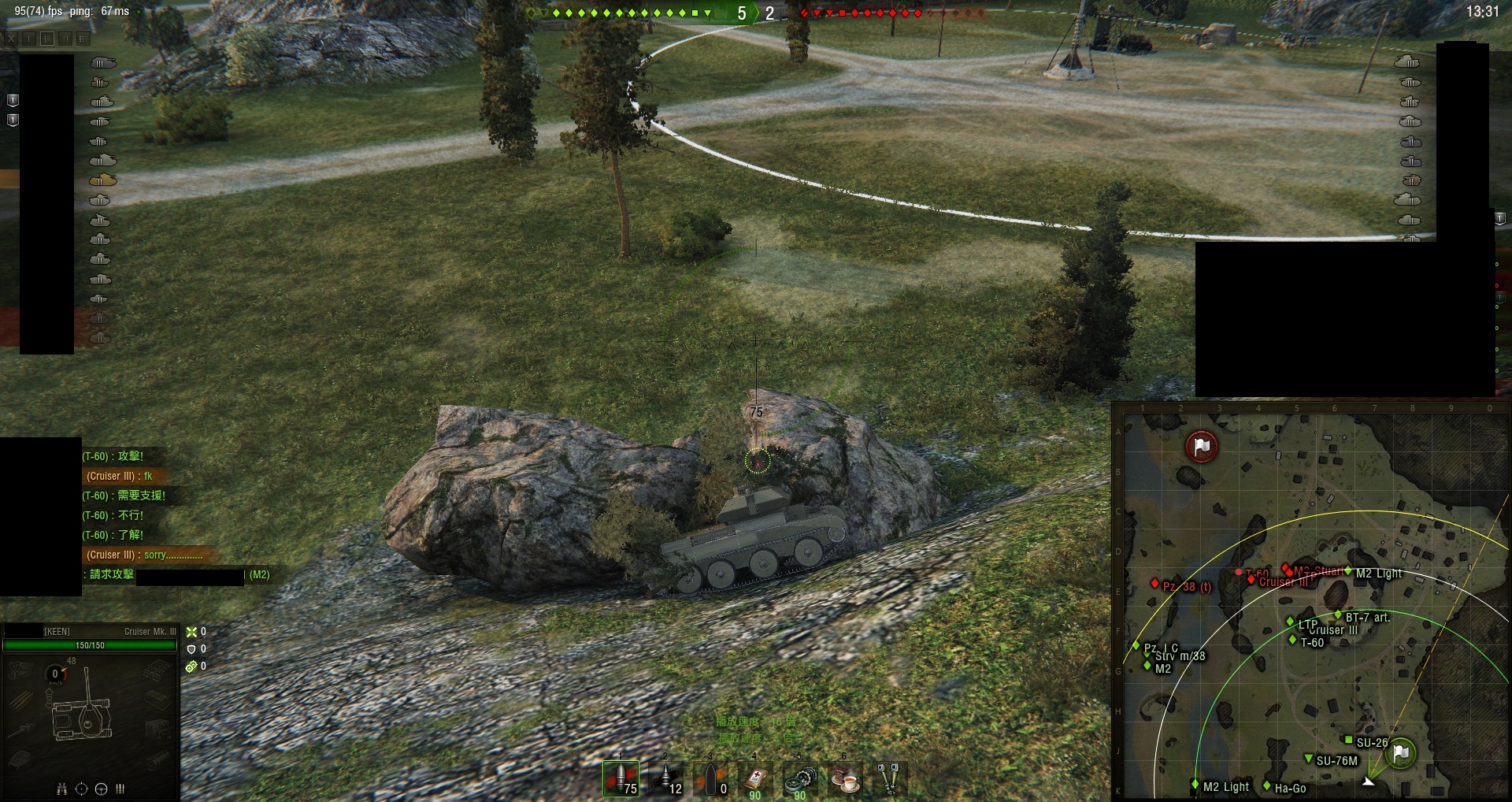Activate the repair kit consumable
This screenshot has height=802, width=1512.
click(800, 779)
